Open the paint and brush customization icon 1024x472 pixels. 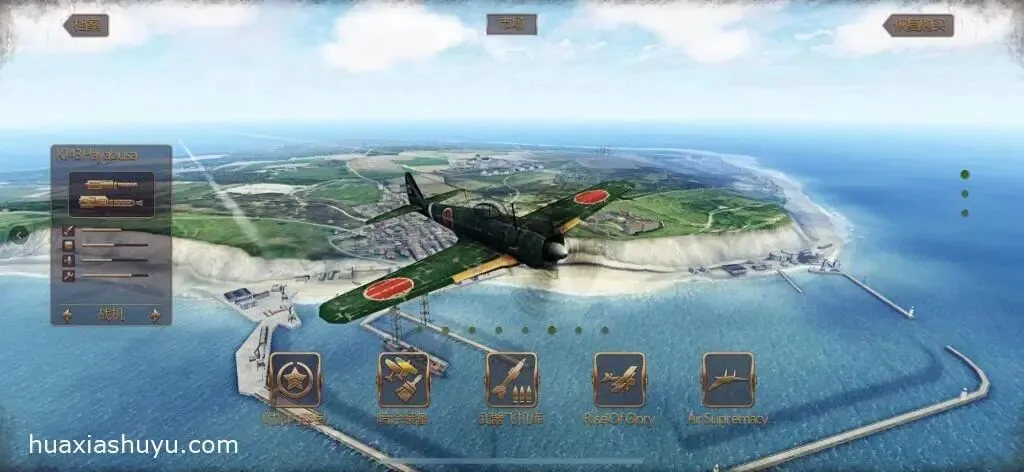[403, 379]
